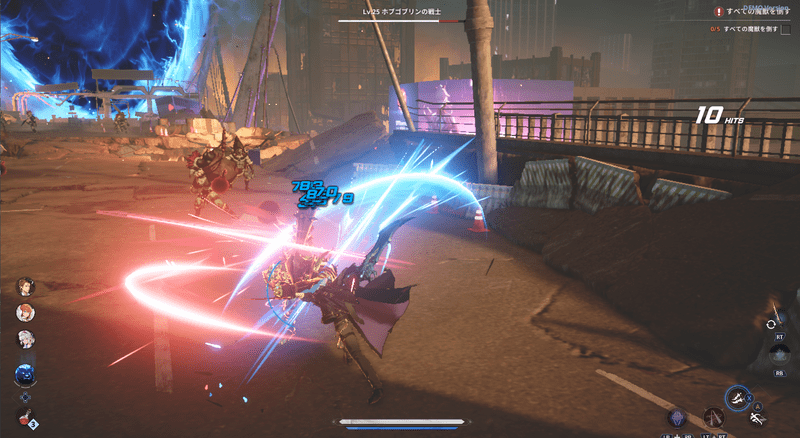Choose the white-haired party member portrait
The image size is (800, 438).
pos(25,340)
